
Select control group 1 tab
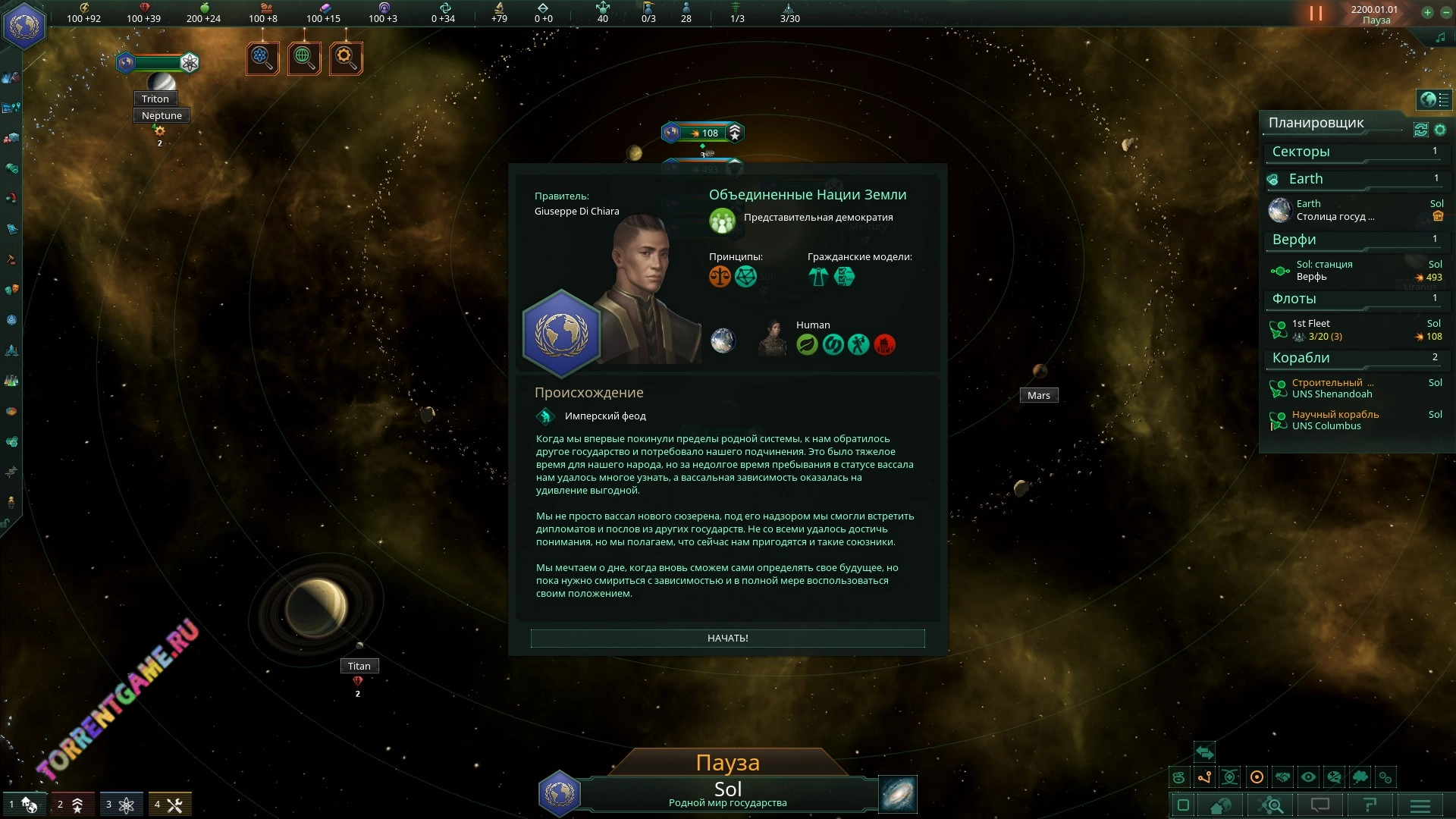tap(24, 805)
